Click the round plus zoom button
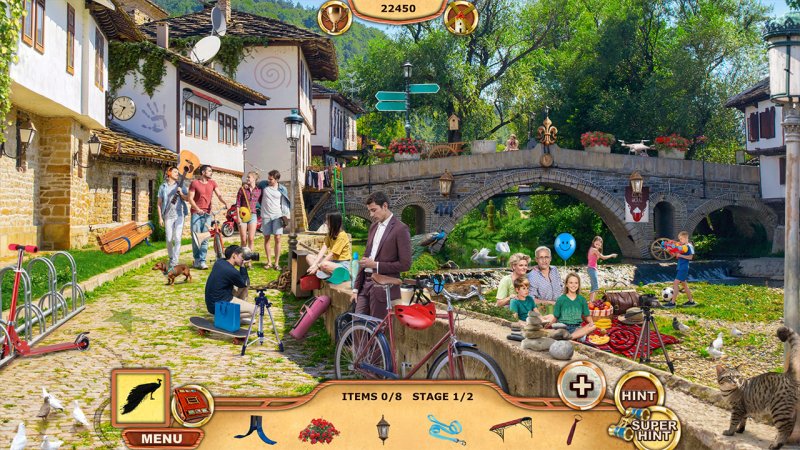 [581, 385]
